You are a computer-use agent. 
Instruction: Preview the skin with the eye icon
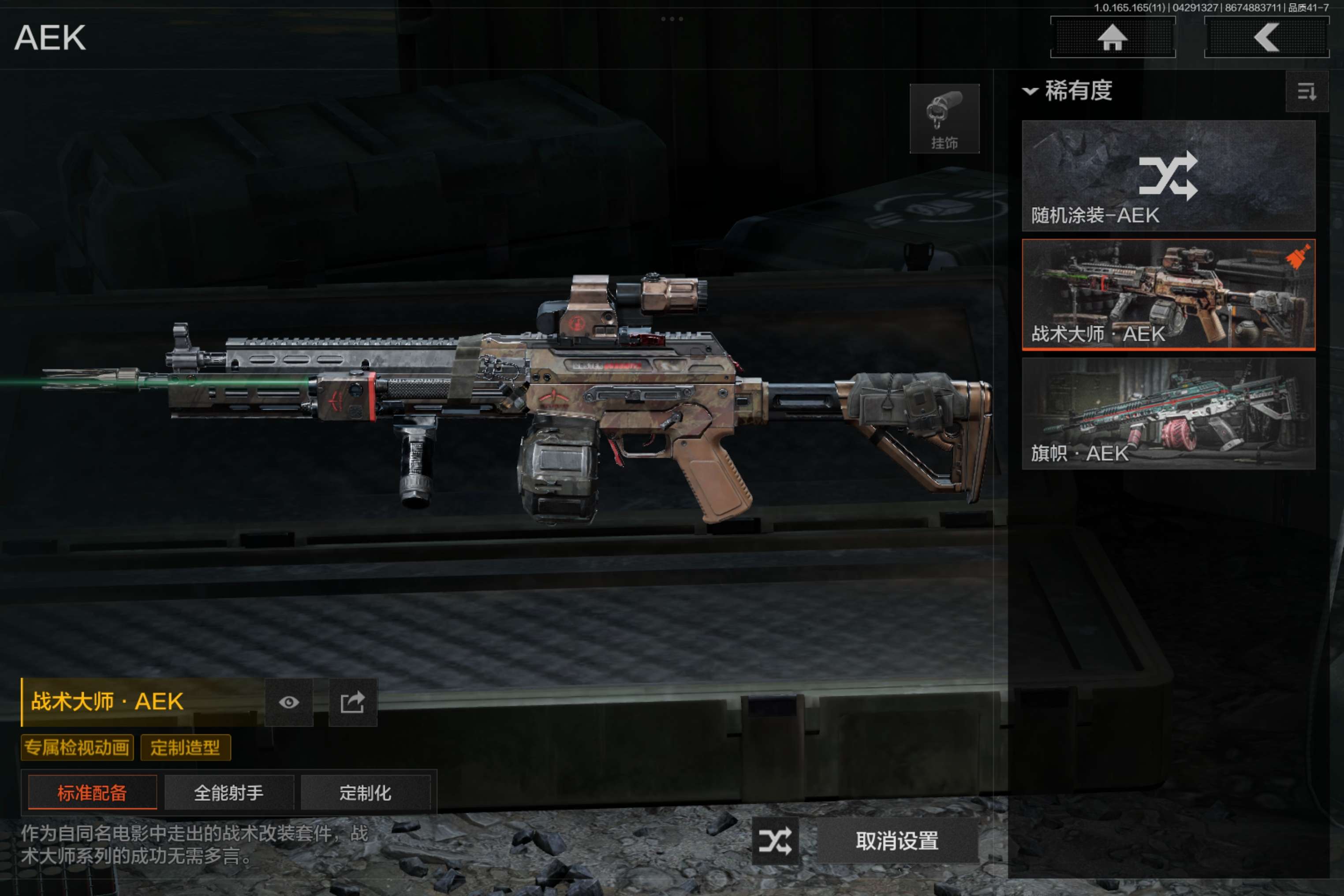pyautogui.click(x=288, y=702)
